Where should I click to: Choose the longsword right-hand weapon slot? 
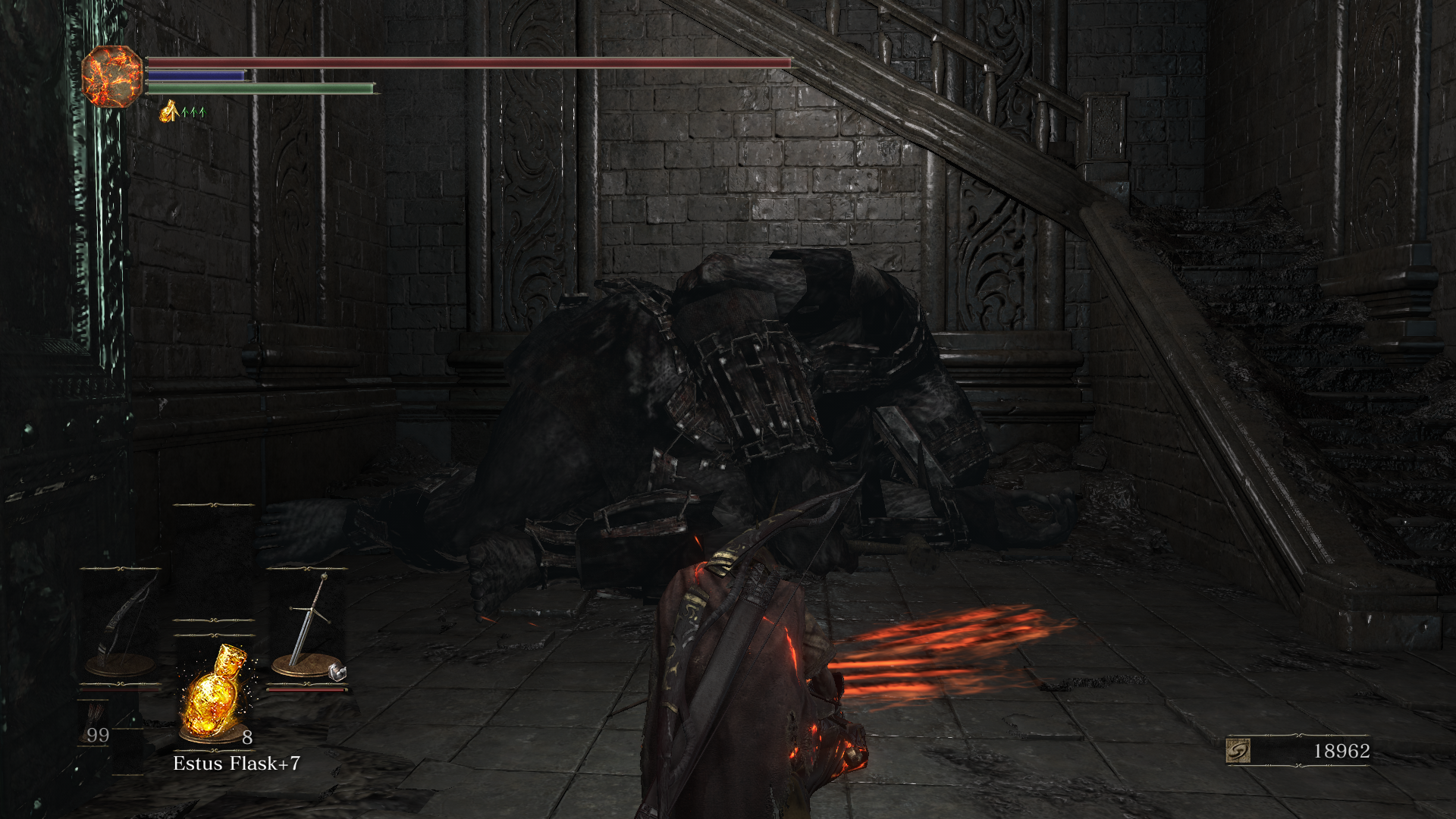click(306, 626)
